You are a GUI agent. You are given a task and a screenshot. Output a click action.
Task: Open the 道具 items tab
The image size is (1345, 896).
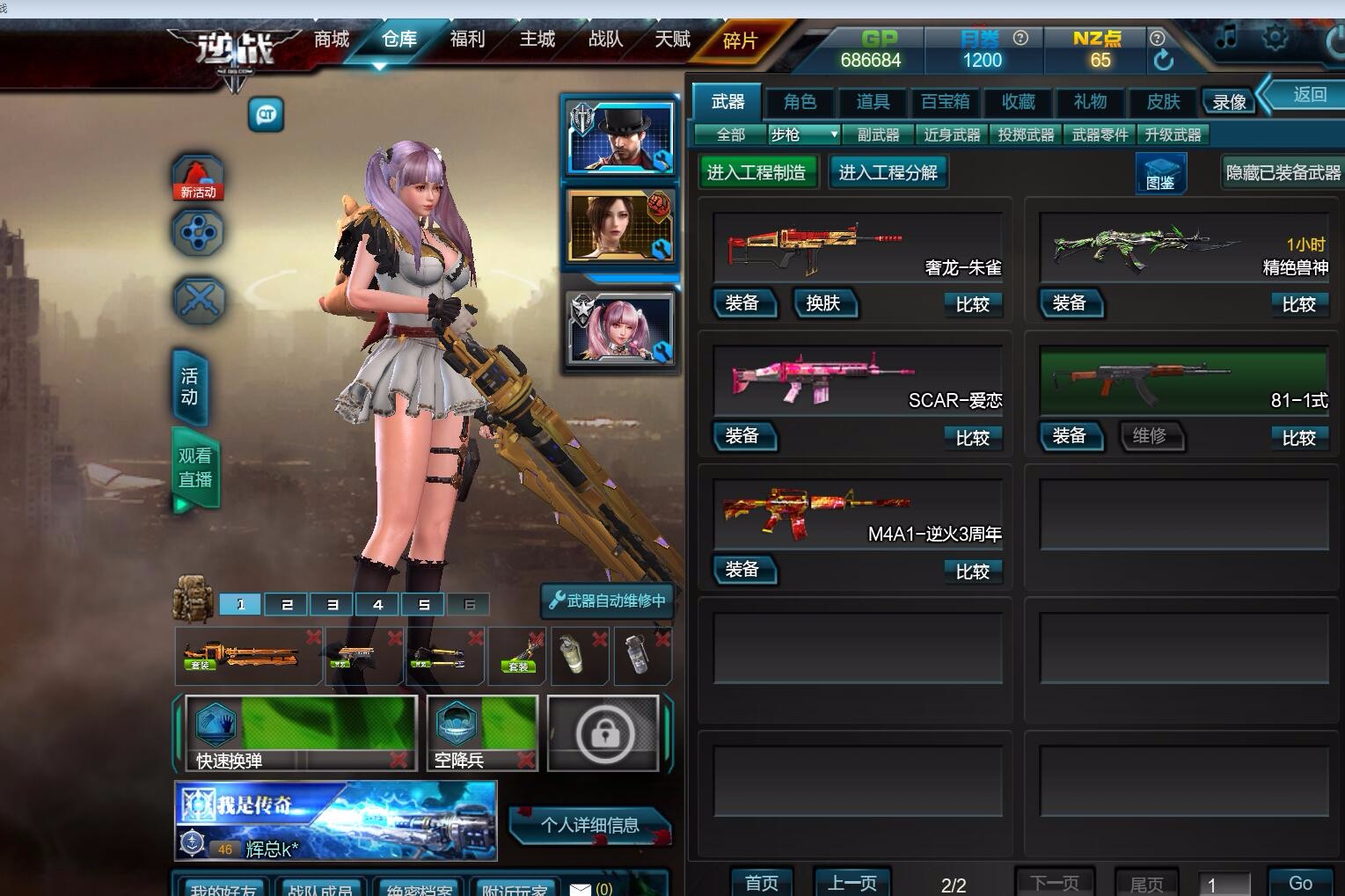pyautogui.click(x=873, y=102)
